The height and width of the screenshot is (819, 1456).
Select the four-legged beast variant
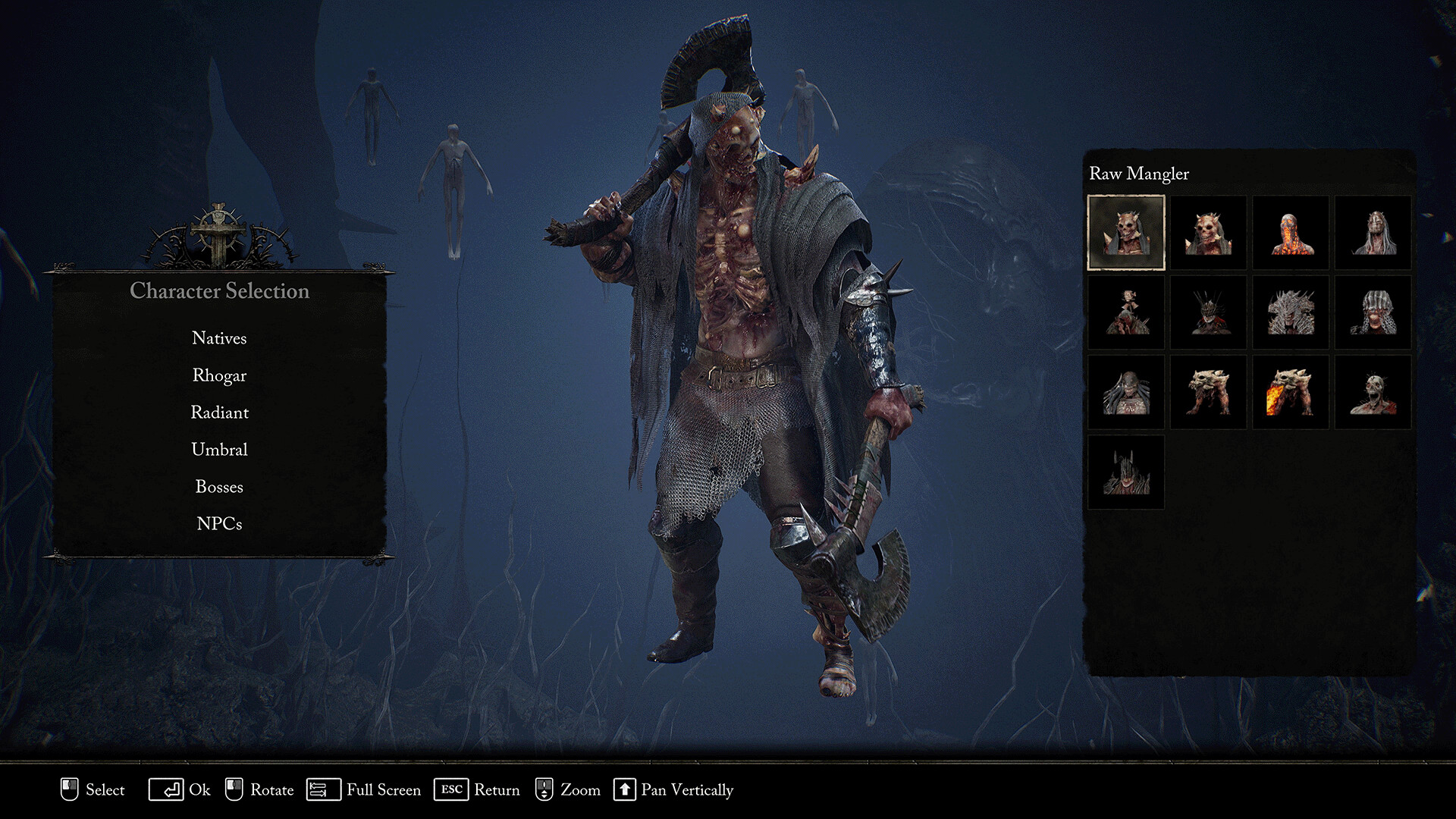click(1208, 392)
